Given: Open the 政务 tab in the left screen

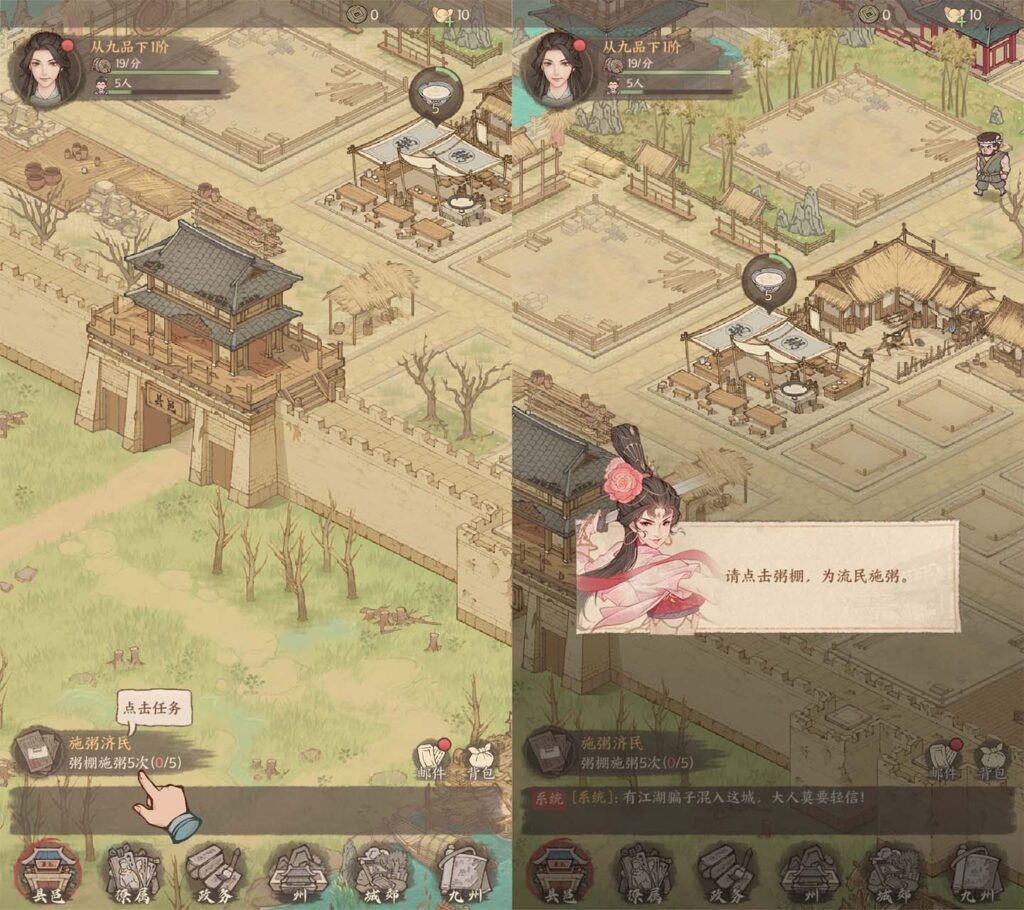Looking at the screenshot, I should [x=214, y=871].
